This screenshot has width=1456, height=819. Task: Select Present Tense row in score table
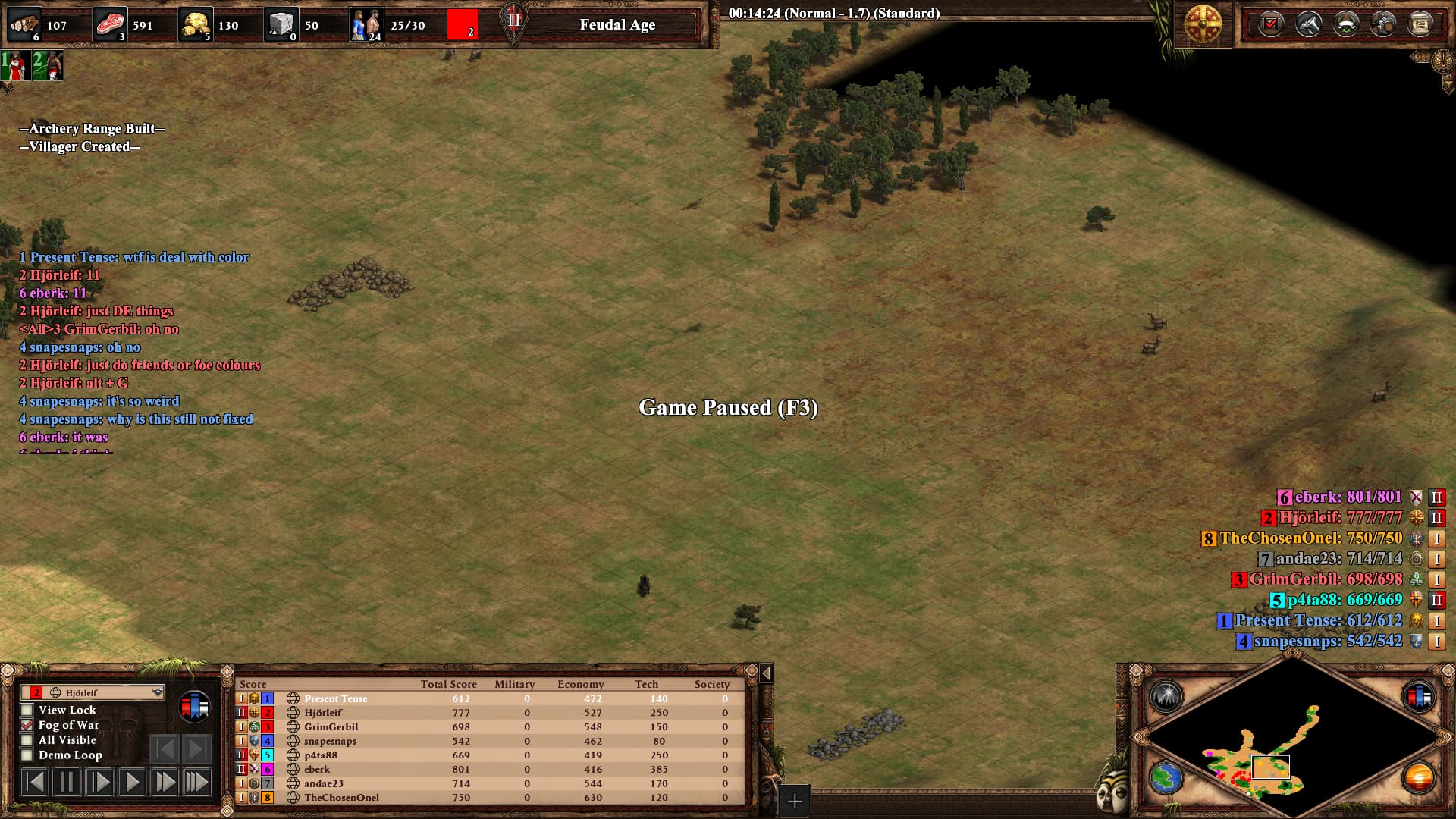click(x=335, y=698)
